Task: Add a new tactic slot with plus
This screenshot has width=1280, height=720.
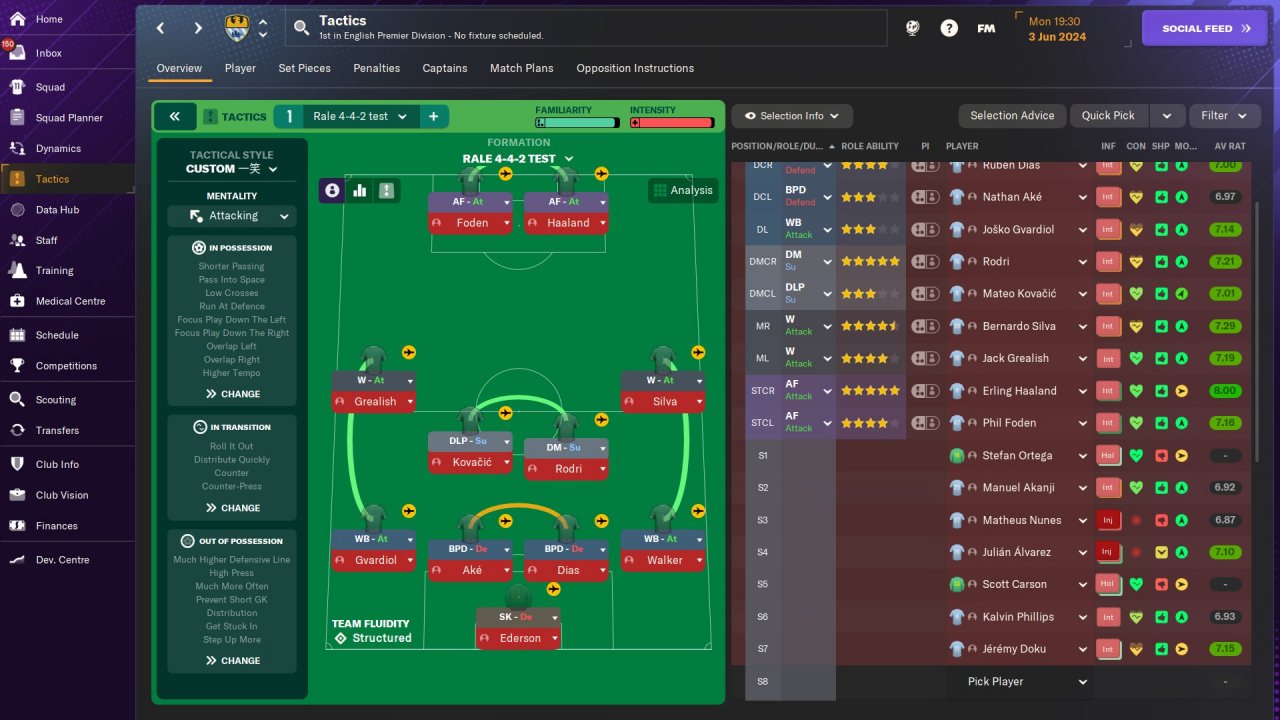Action: [434, 117]
